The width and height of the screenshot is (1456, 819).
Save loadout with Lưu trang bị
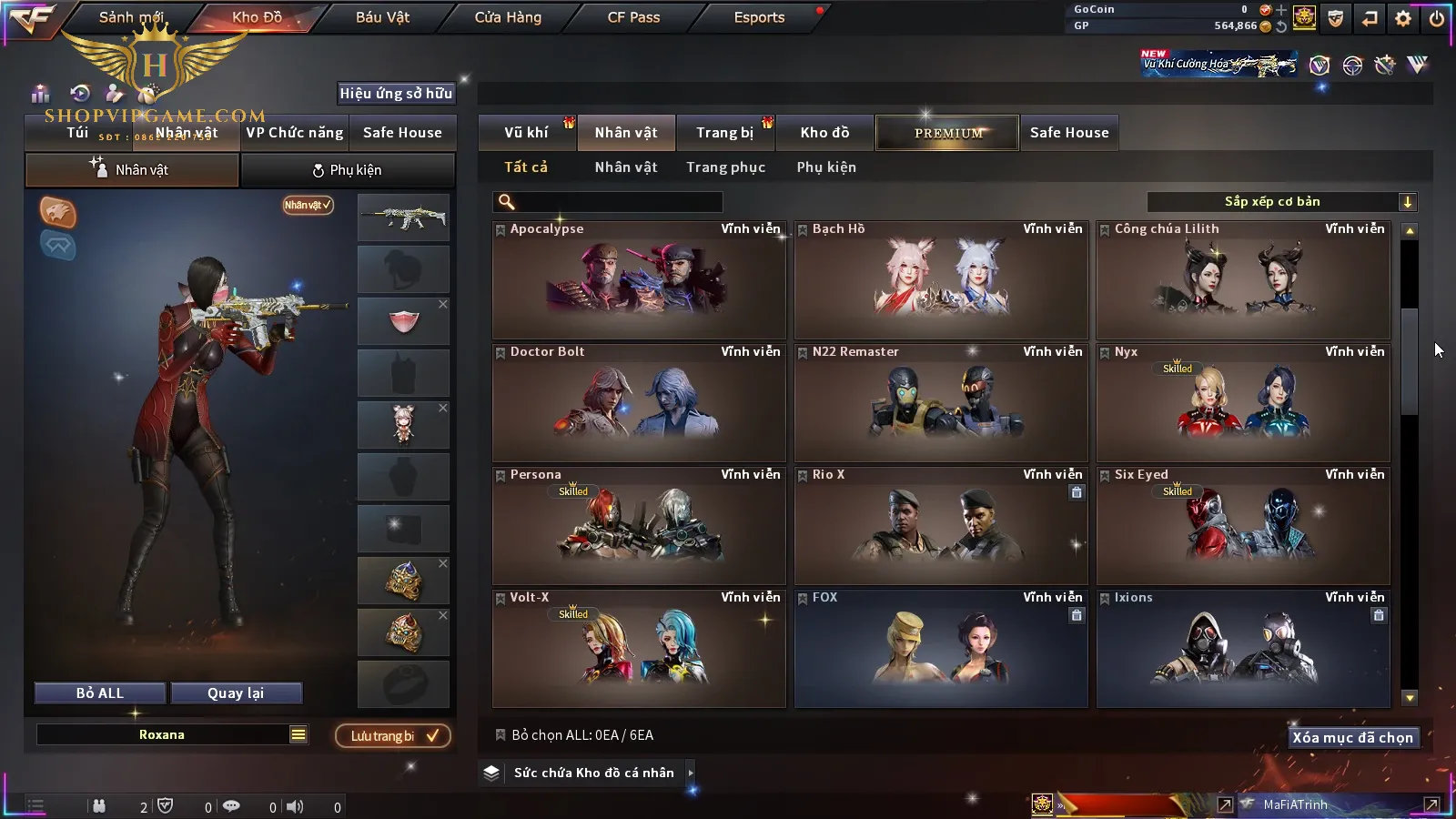click(393, 736)
